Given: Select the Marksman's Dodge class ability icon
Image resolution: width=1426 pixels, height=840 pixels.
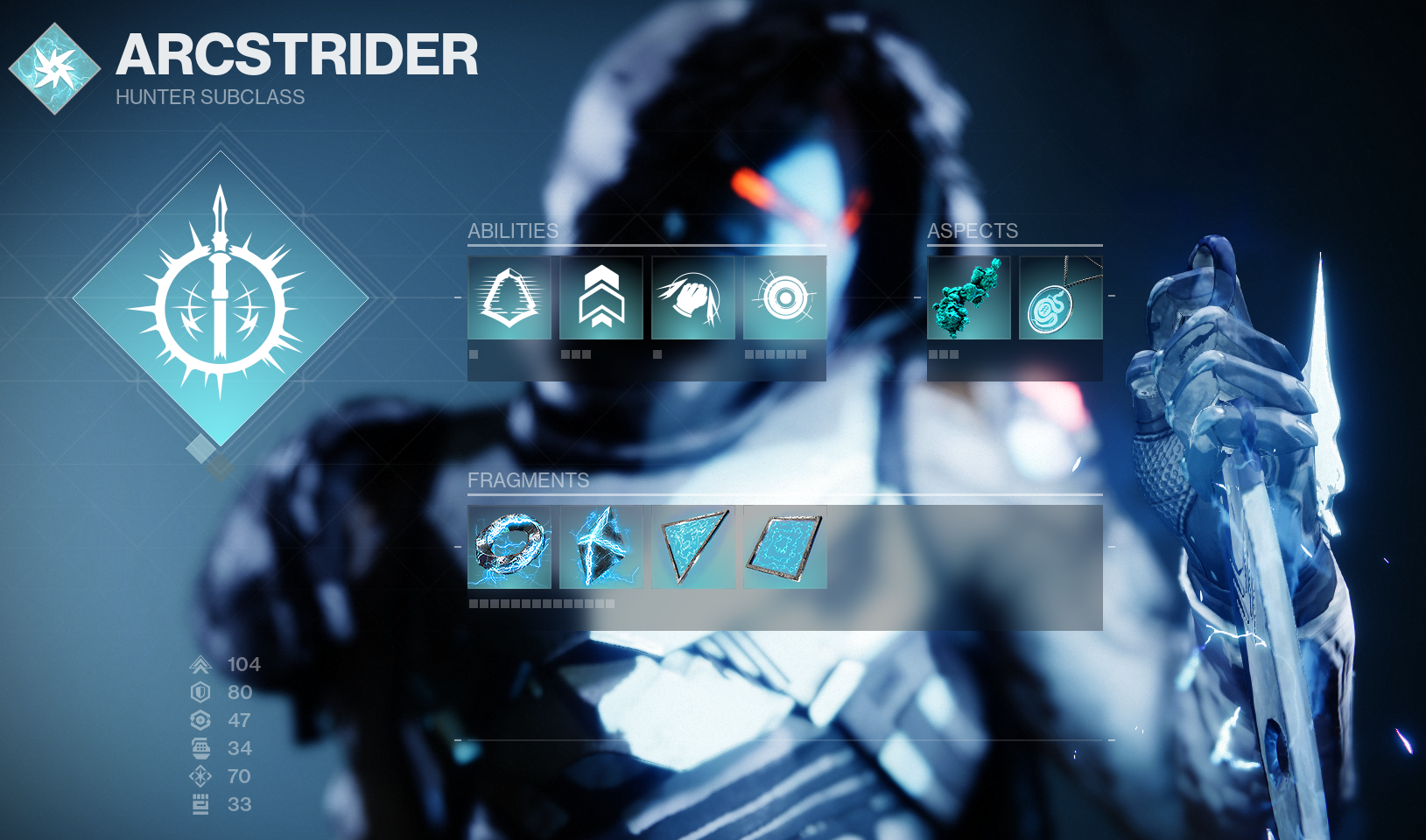Looking at the screenshot, I should coord(509,297).
